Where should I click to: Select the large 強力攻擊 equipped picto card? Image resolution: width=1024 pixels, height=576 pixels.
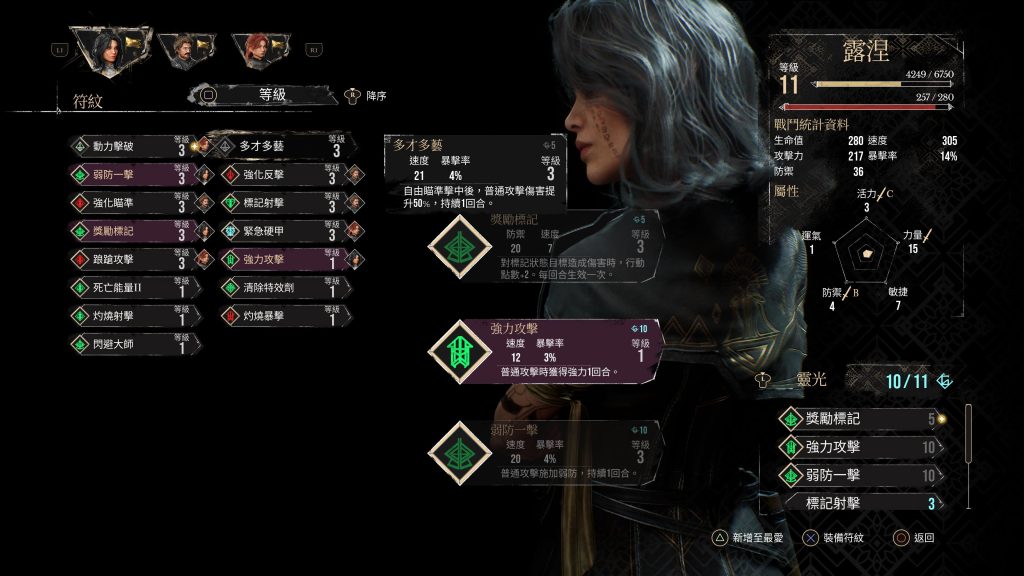coord(545,350)
